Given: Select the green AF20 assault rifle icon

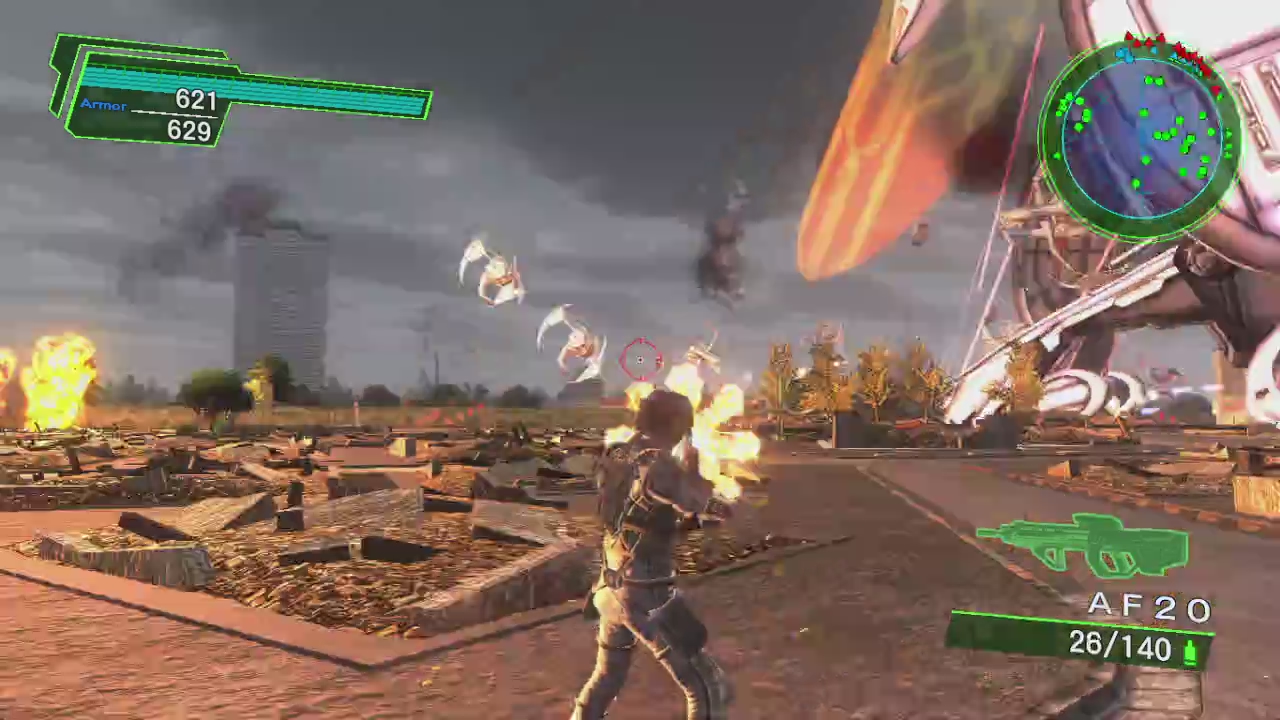Looking at the screenshot, I should coord(1085,545).
